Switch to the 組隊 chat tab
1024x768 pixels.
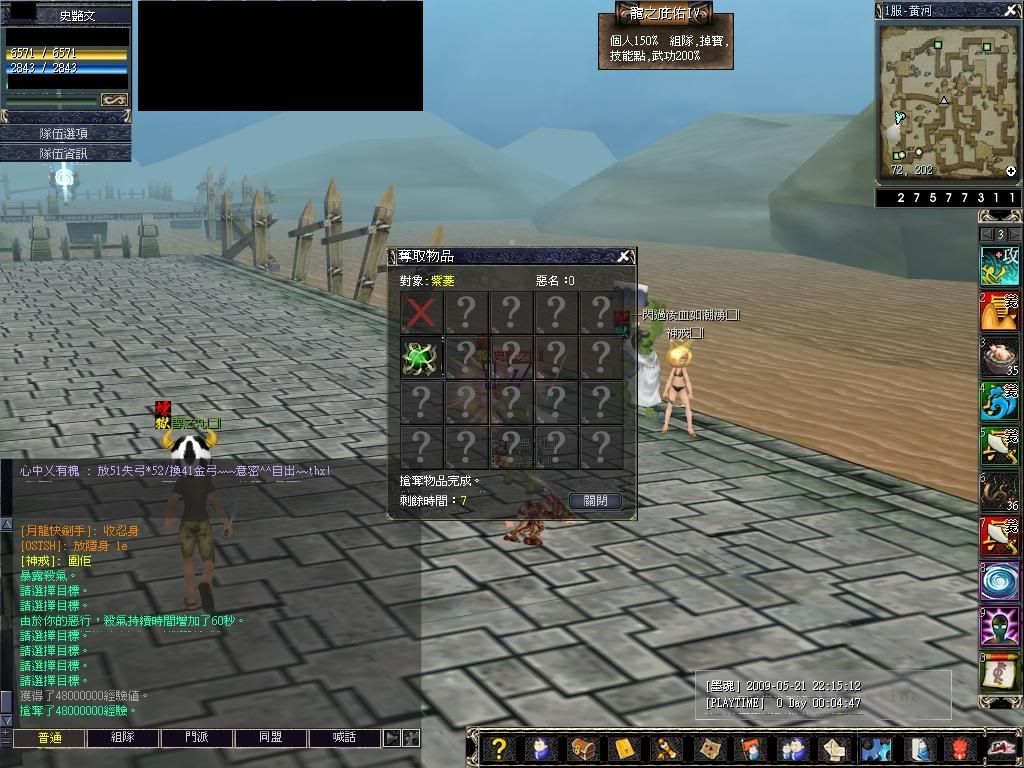[x=123, y=738]
